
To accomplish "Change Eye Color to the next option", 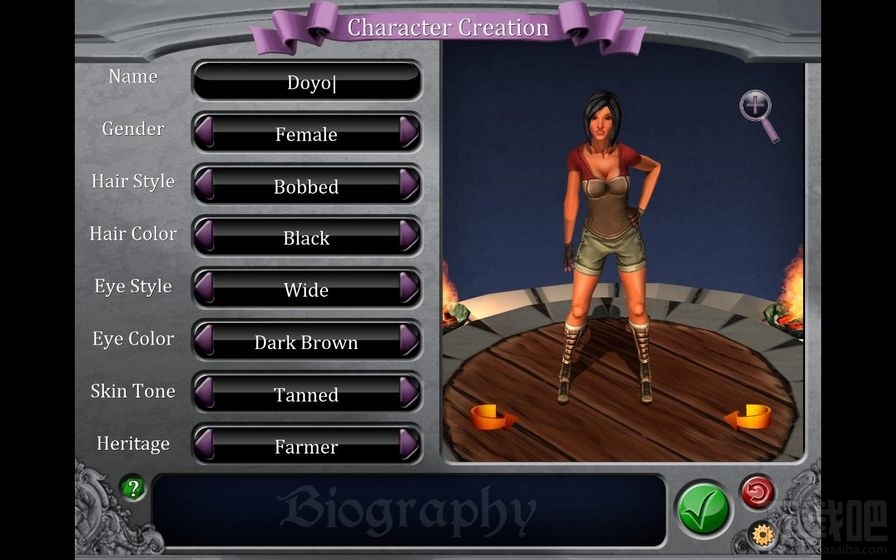I will tap(408, 340).
